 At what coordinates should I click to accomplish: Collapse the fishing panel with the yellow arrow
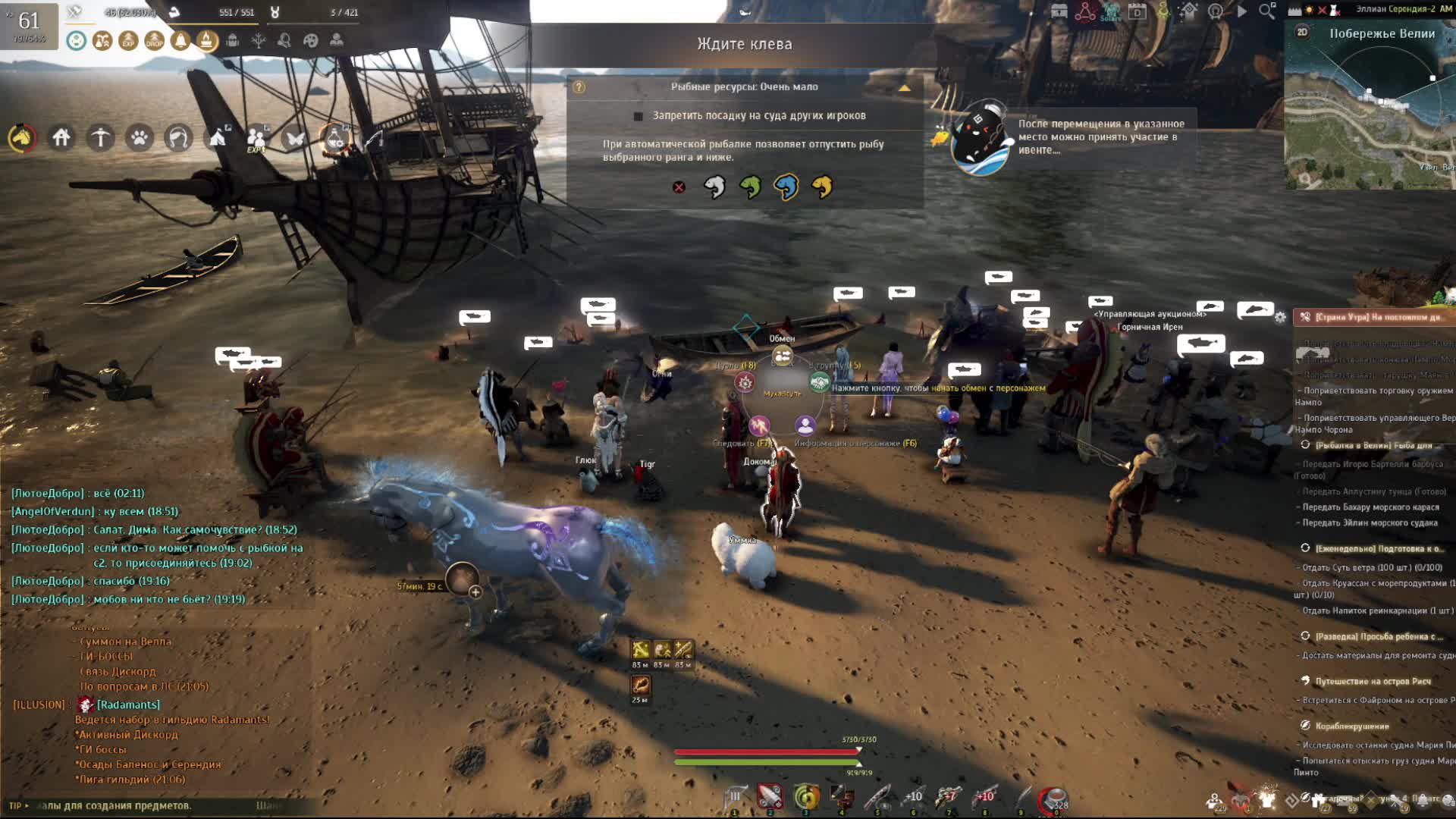point(904,88)
